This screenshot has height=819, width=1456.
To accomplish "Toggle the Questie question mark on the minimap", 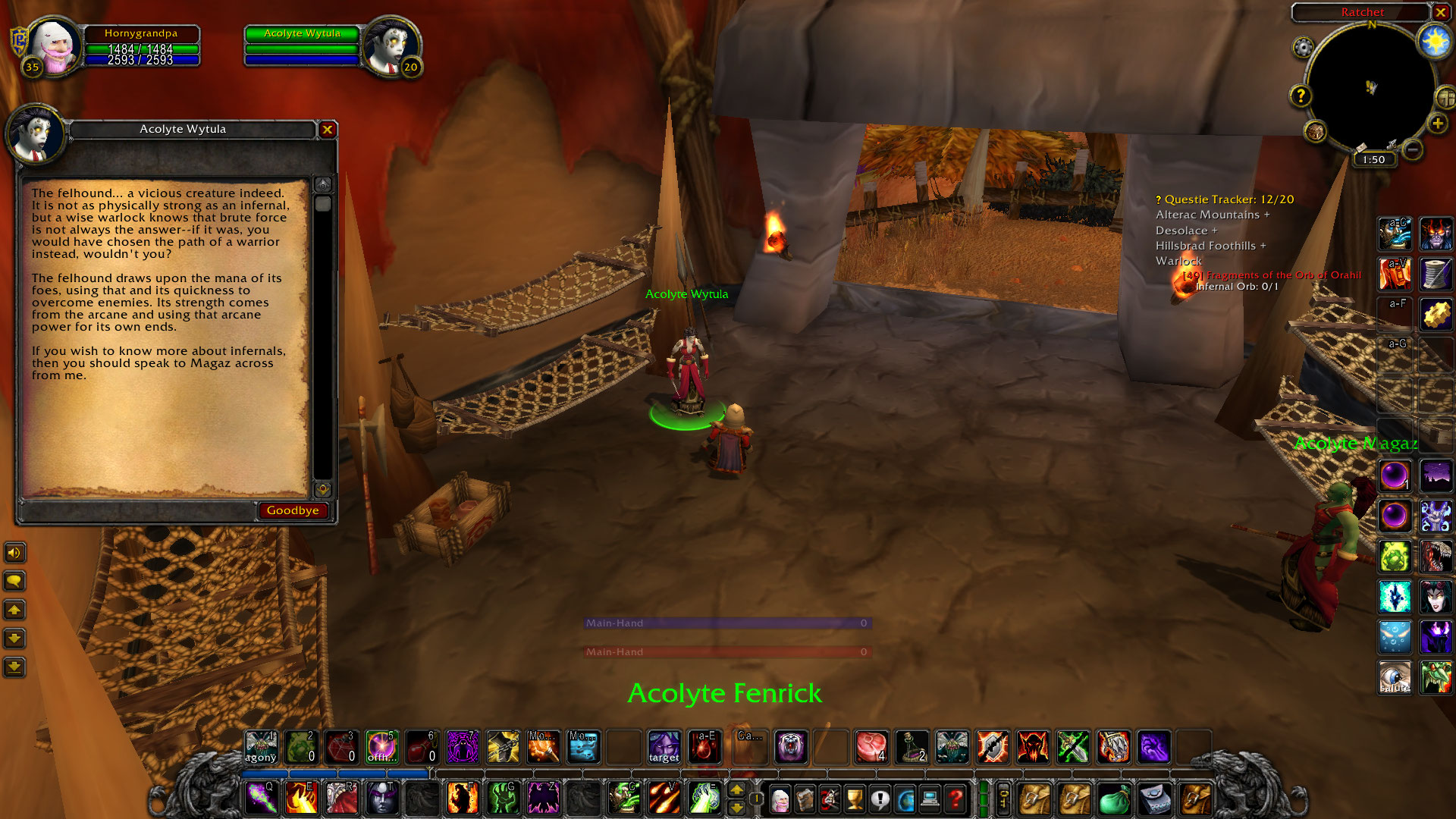I will (x=1301, y=96).
